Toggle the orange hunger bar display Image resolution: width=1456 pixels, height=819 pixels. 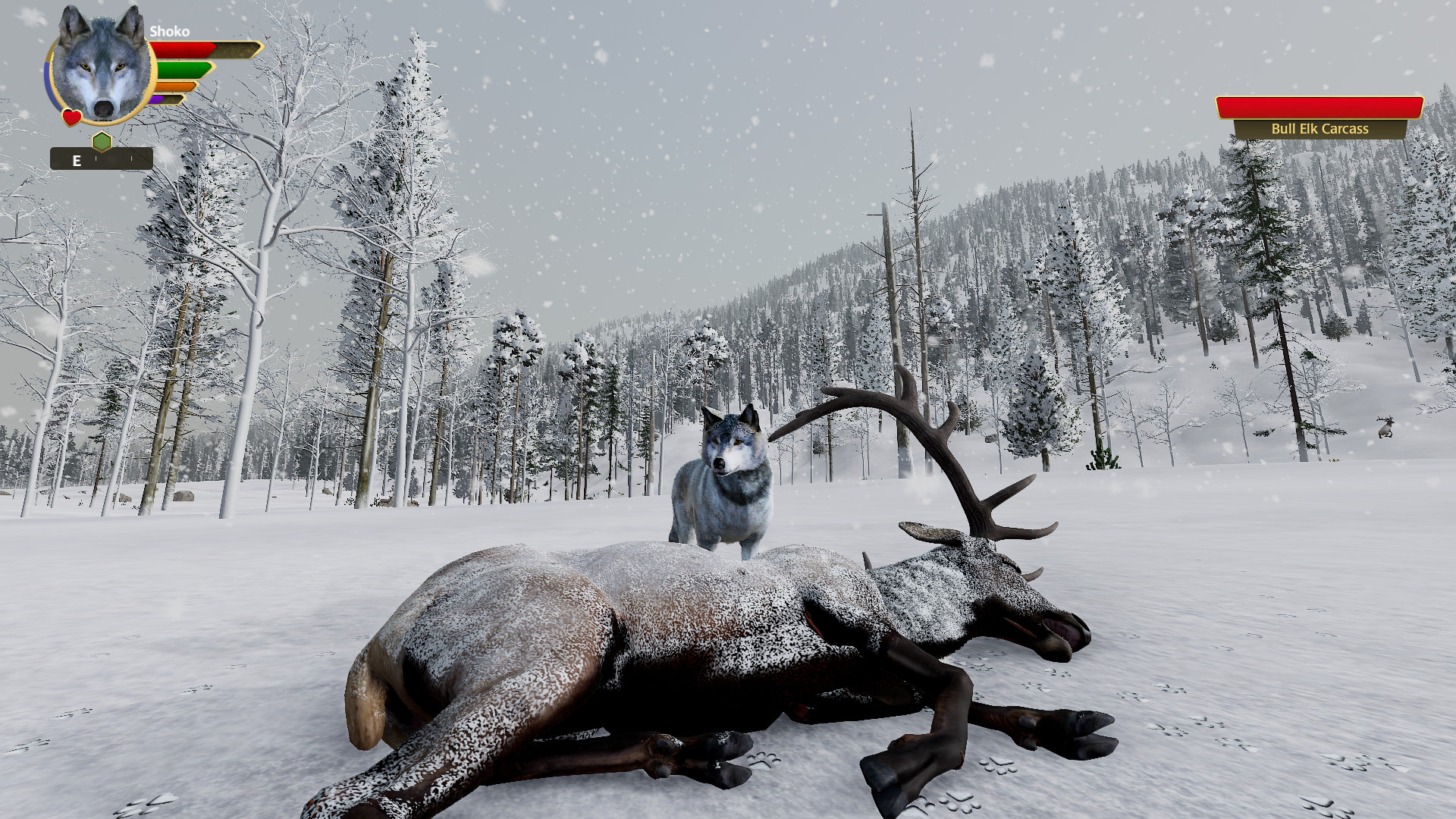[x=174, y=86]
